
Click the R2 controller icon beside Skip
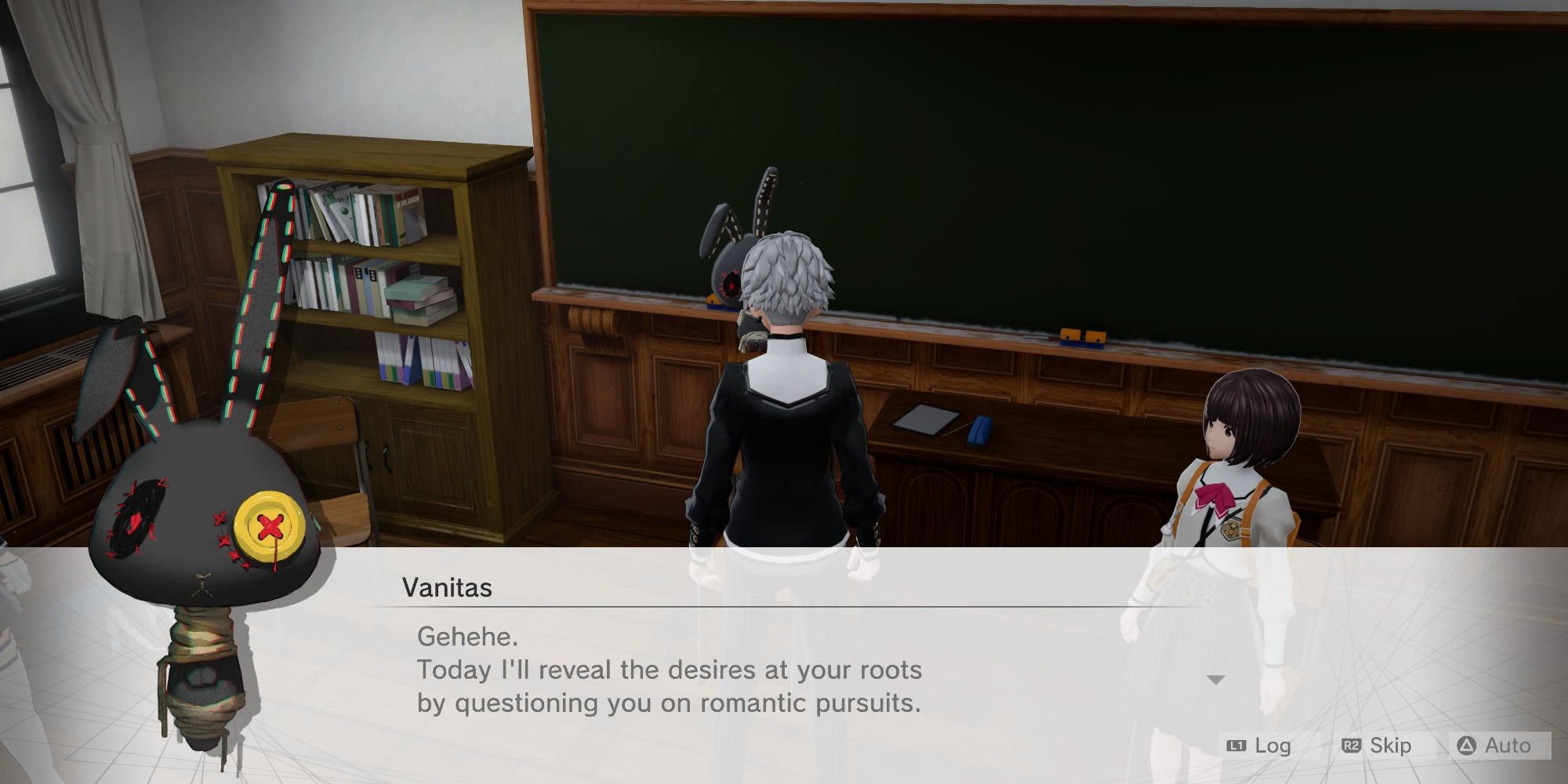click(x=1351, y=746)
